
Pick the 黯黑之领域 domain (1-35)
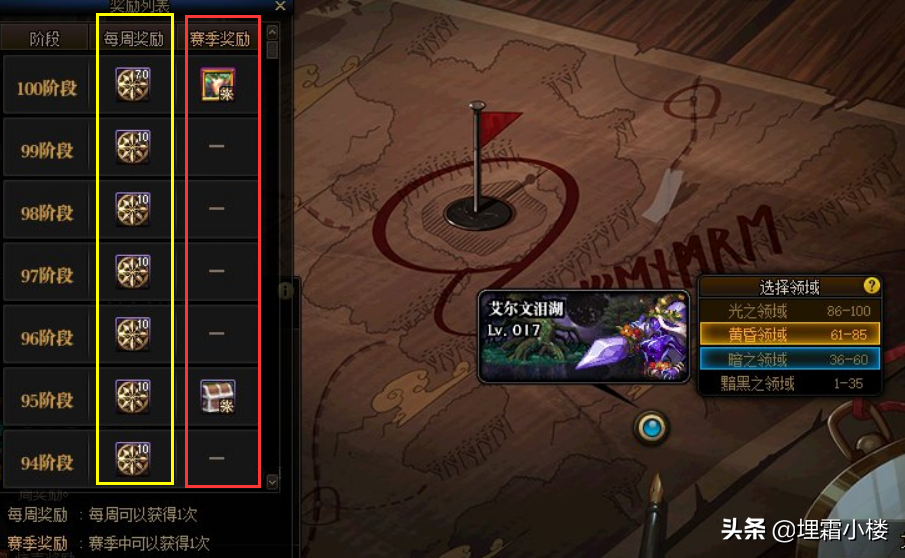pos(789,382)
